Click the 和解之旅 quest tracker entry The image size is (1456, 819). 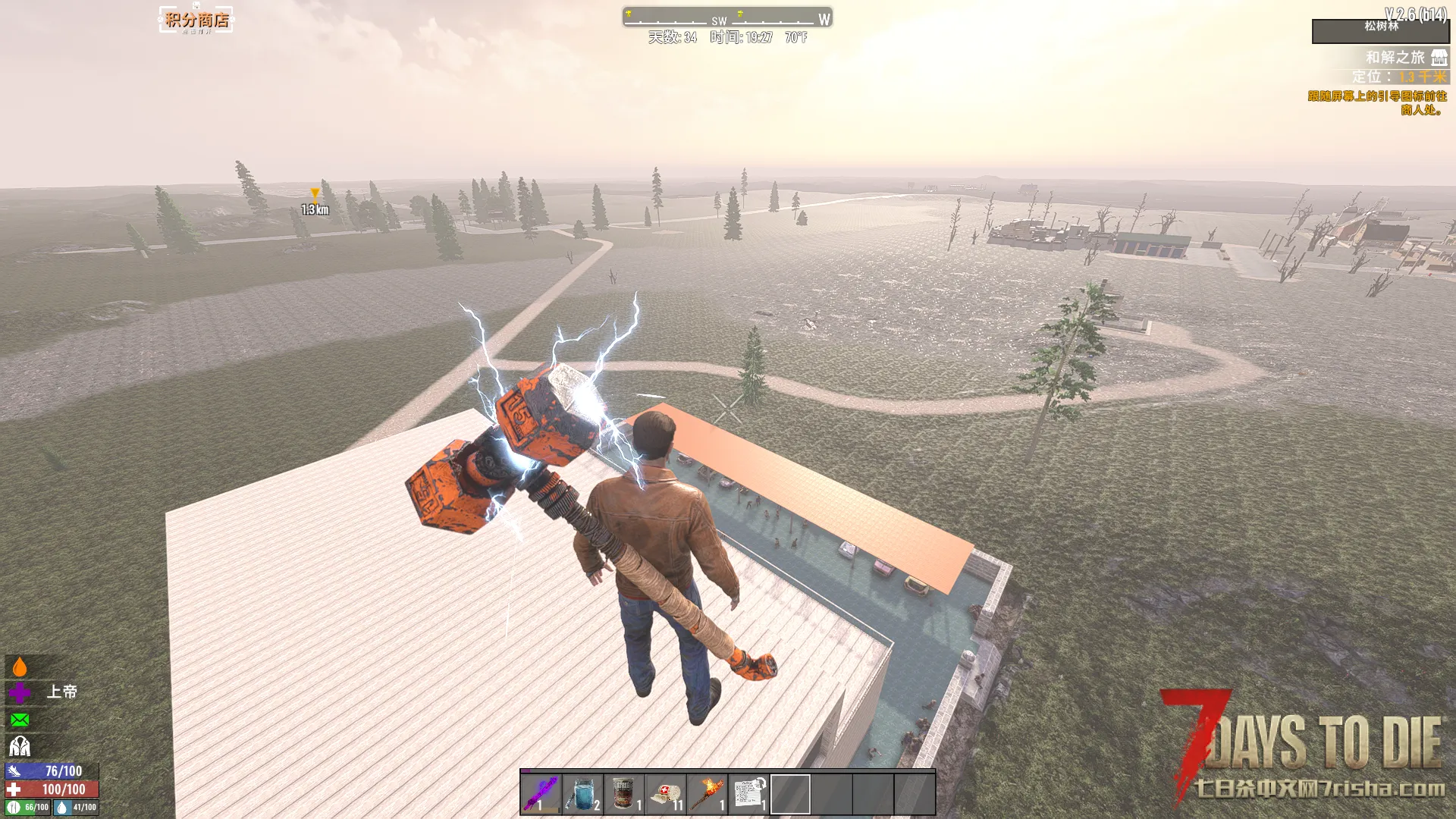pyautogui.click(x=1396, y=58)
